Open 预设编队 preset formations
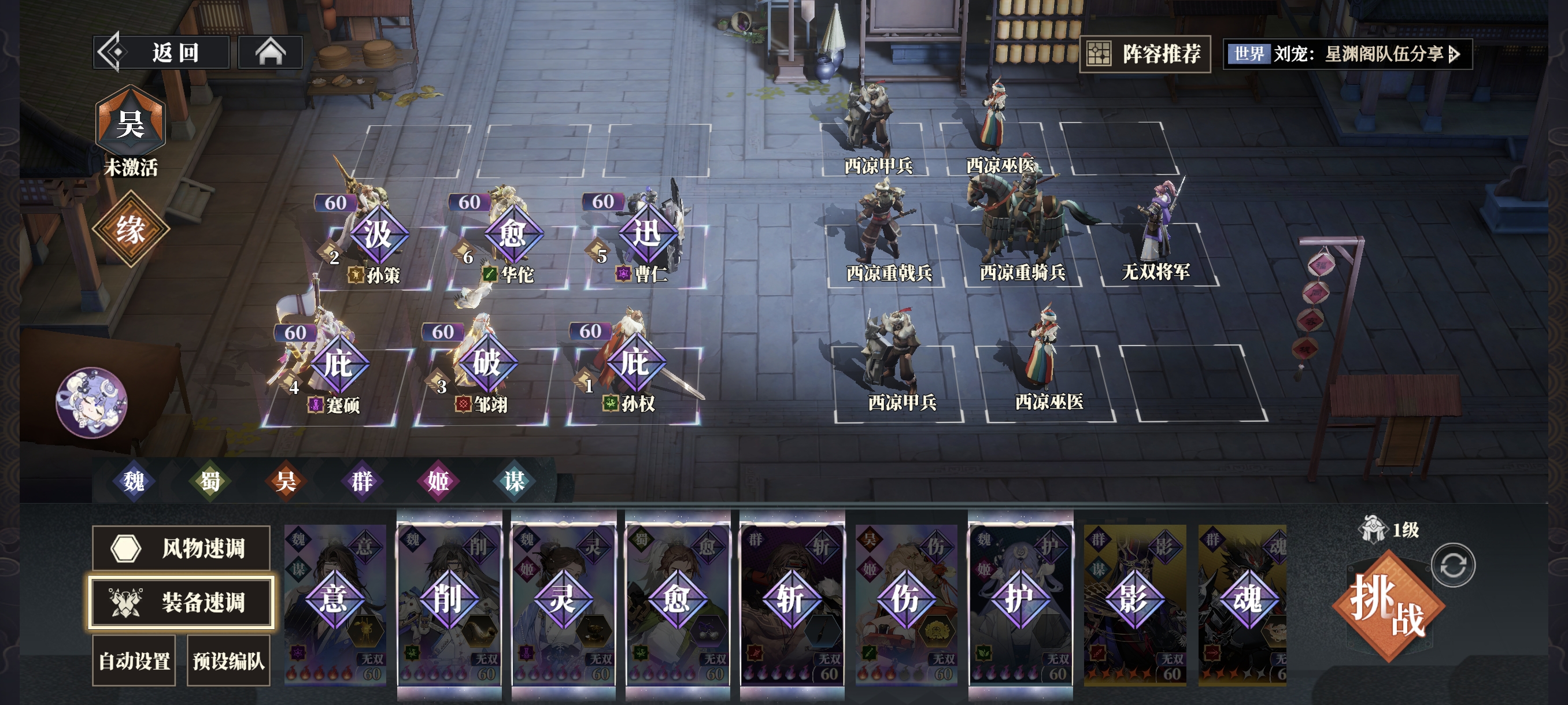The height and width of the screenshot is (705, 1568). (x=228, y=661)
